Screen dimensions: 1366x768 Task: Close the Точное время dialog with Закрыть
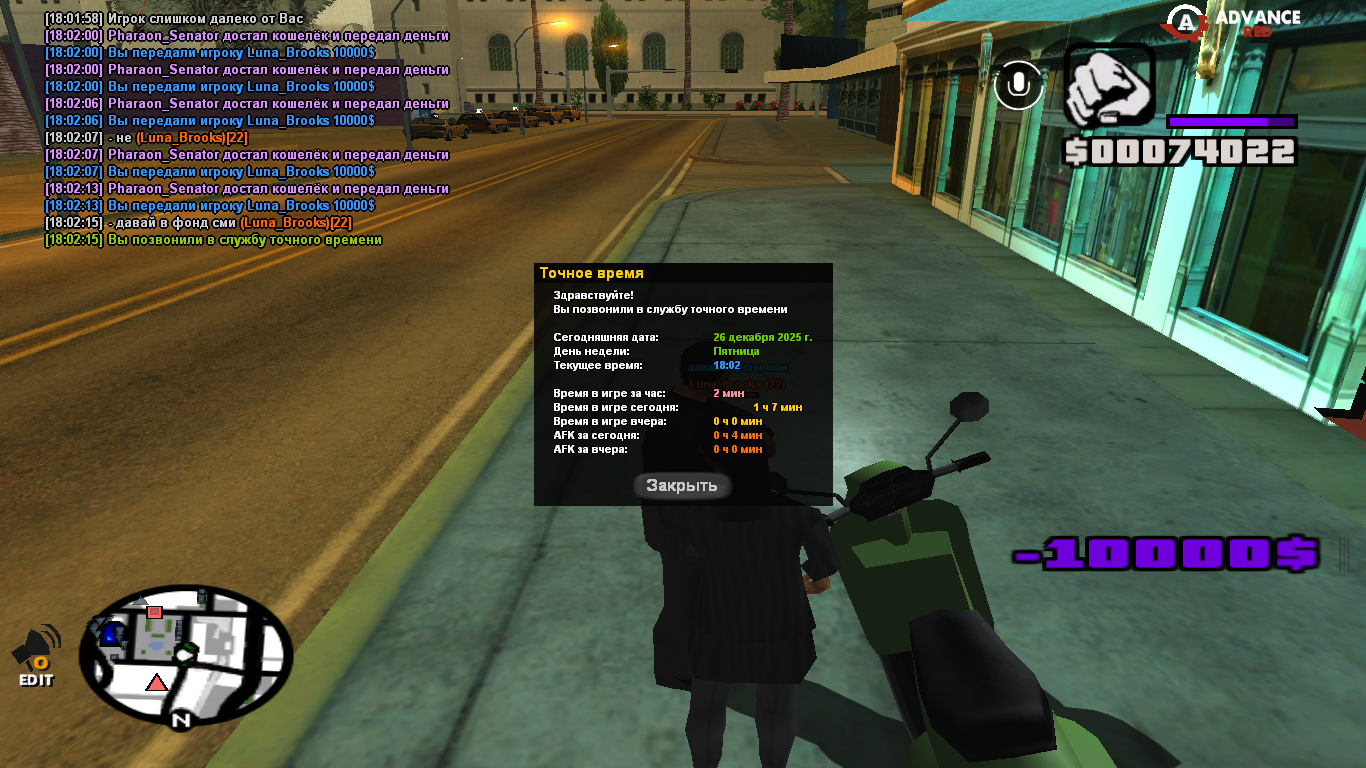point(682,486)
